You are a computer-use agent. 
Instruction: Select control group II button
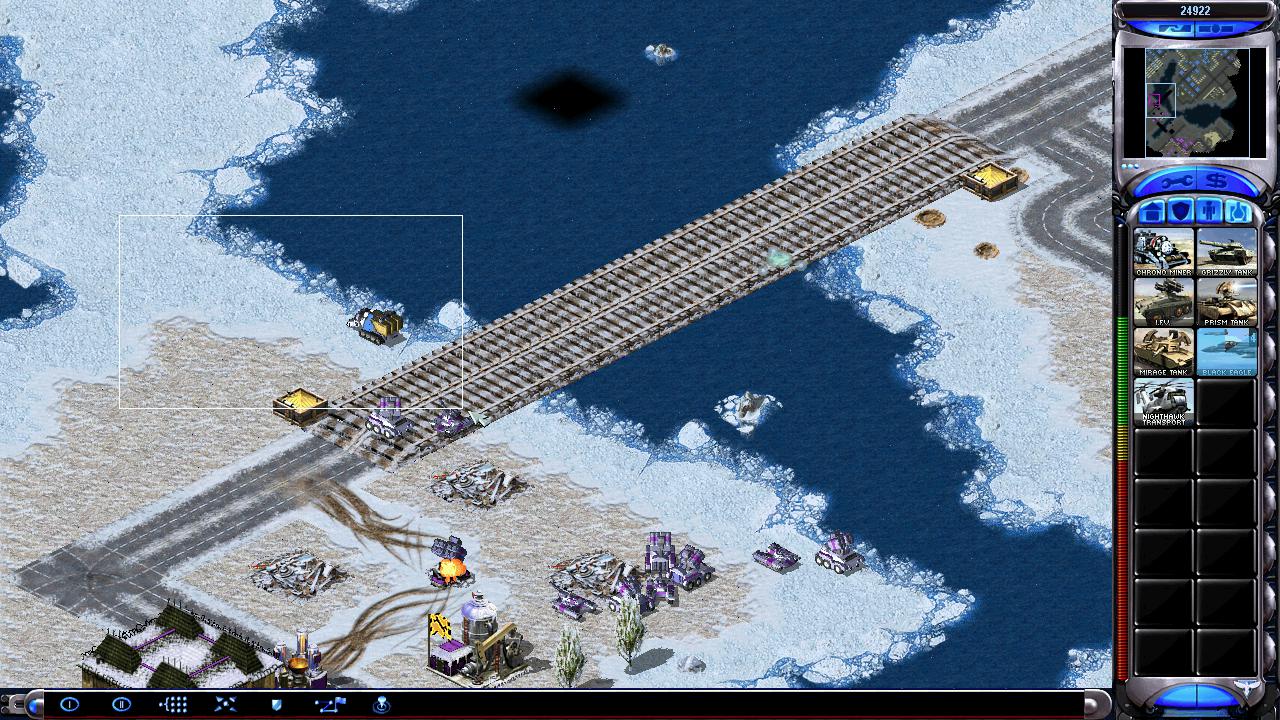pos(121,704)
